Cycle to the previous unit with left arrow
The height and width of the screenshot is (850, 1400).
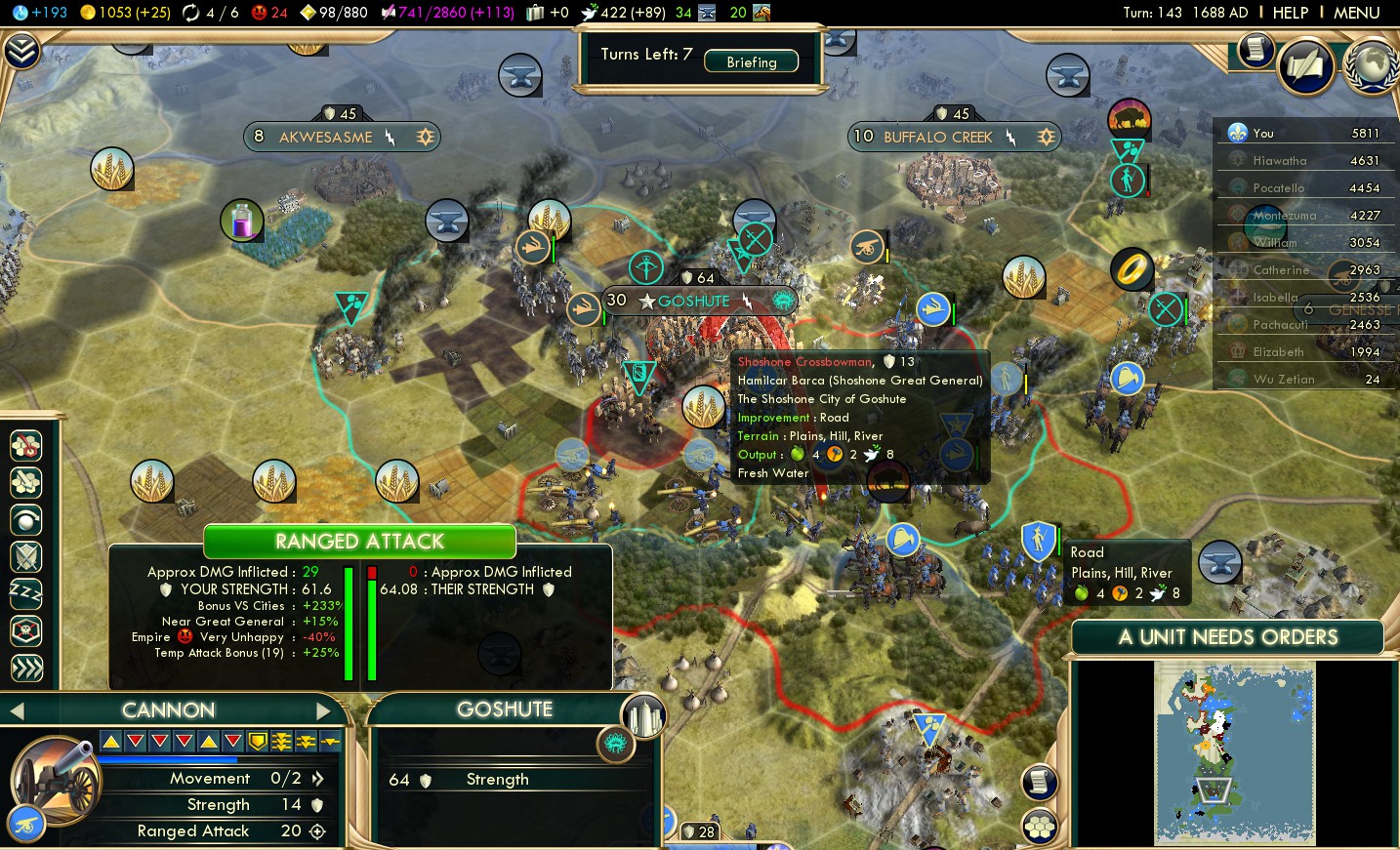point(17,710)
